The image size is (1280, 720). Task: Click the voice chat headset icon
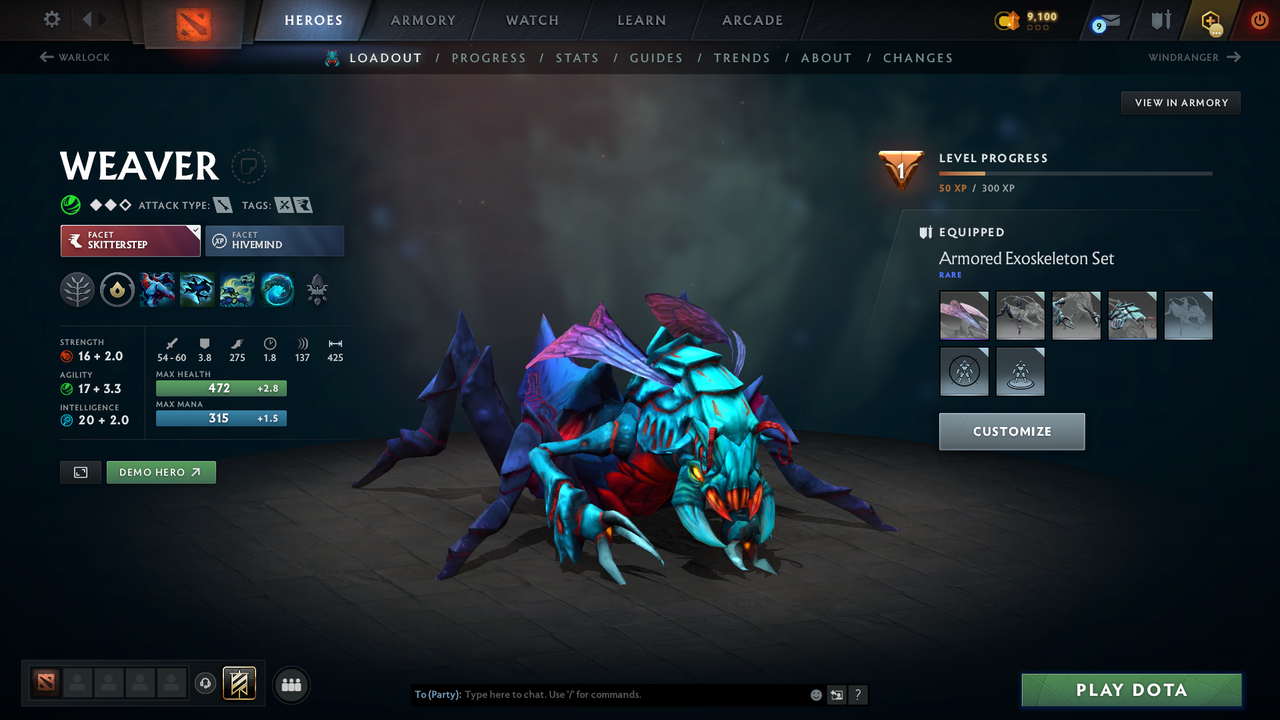tap(207, 684)
